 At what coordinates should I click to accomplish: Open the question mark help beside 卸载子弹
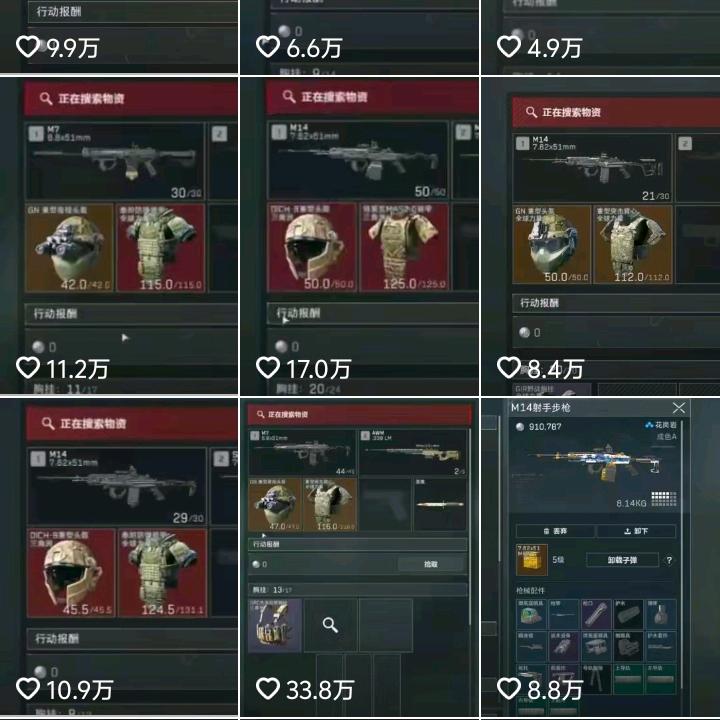pyautogui.click(x=669, y=560)
